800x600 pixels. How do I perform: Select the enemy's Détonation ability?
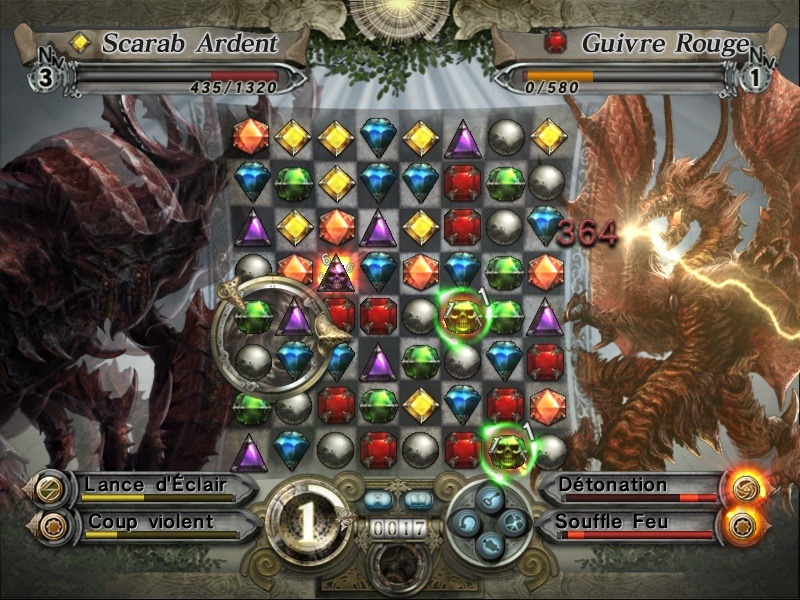click(632, 487)
